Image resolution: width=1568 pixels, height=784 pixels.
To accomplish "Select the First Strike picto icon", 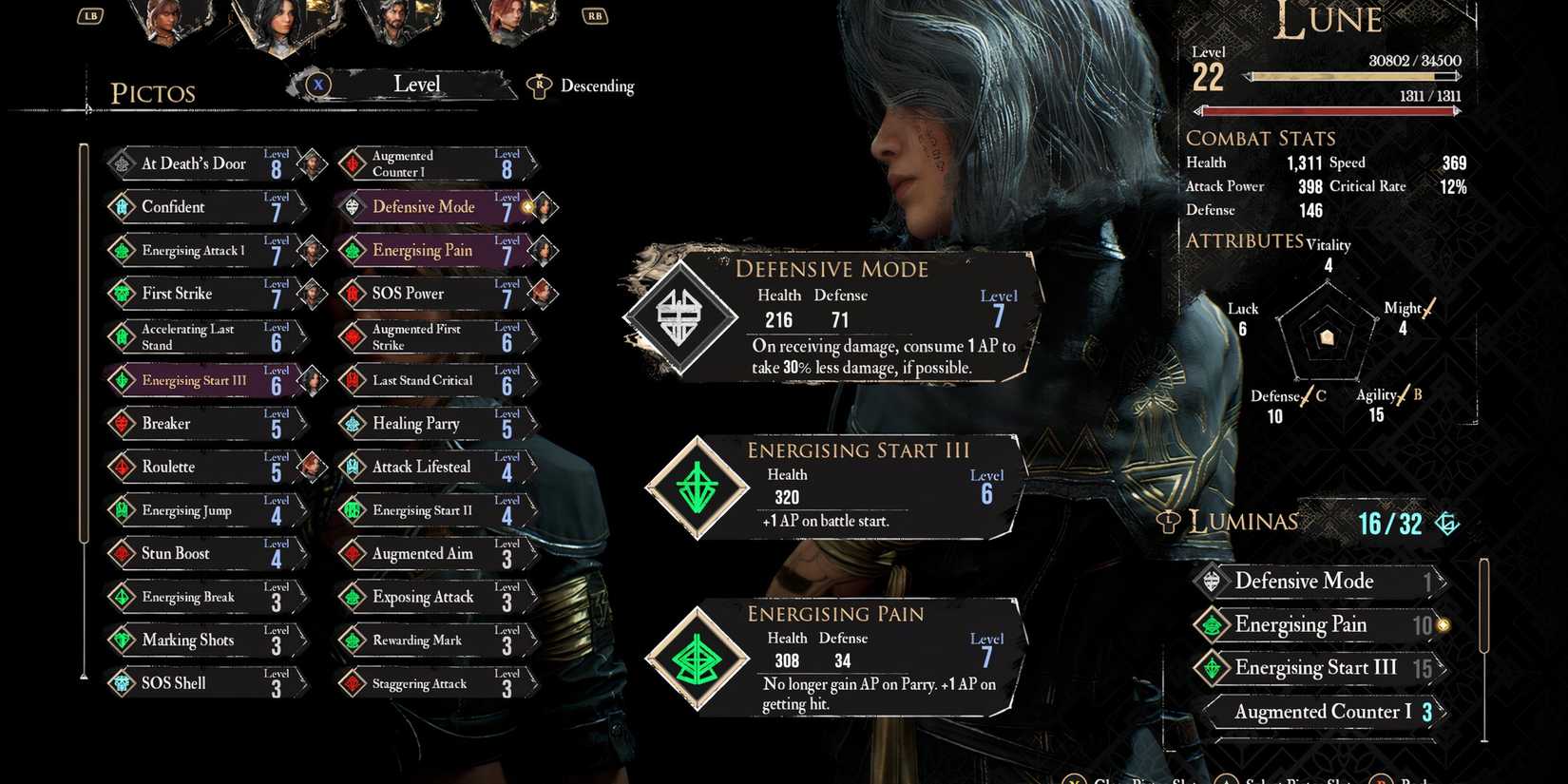I will point(121,294).
